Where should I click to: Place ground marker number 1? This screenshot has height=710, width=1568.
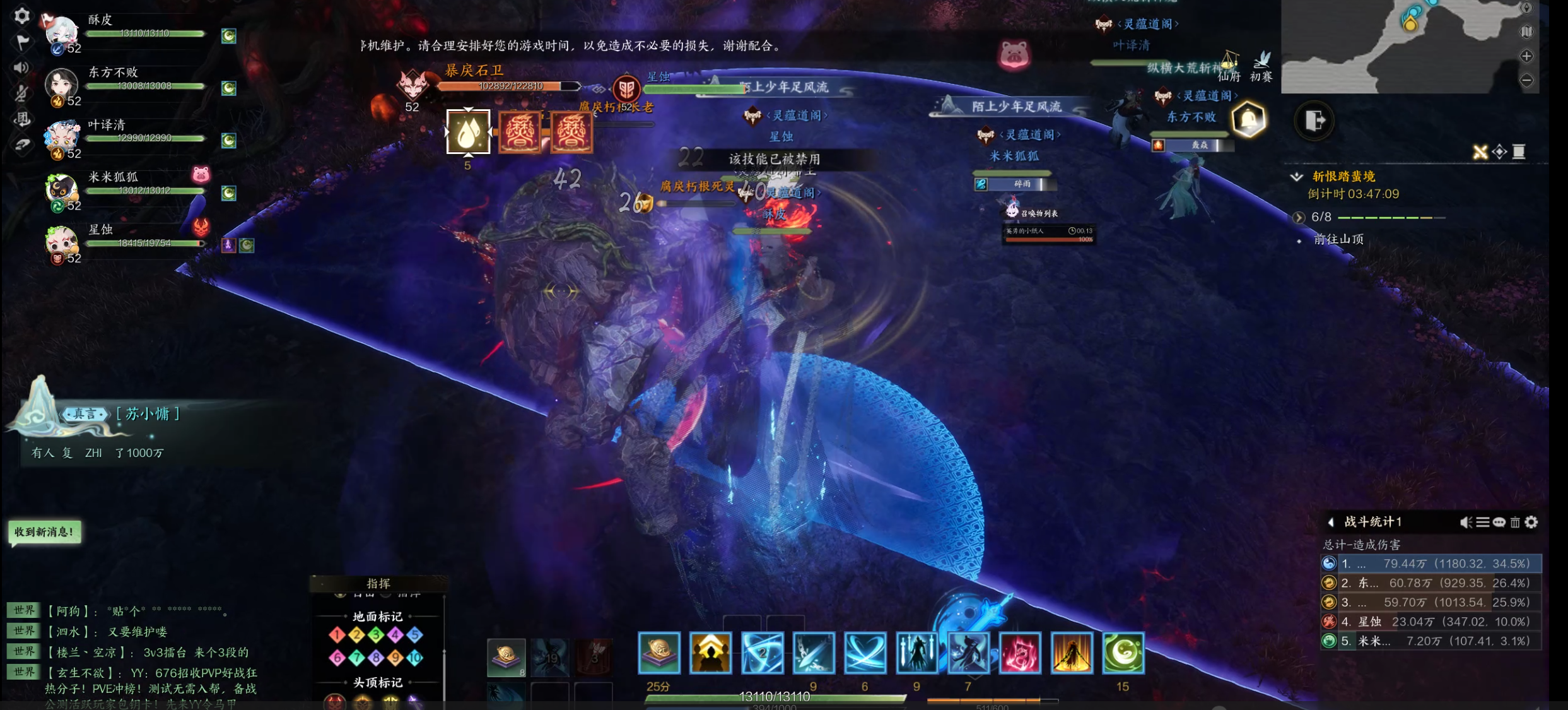tap(337, 634)
